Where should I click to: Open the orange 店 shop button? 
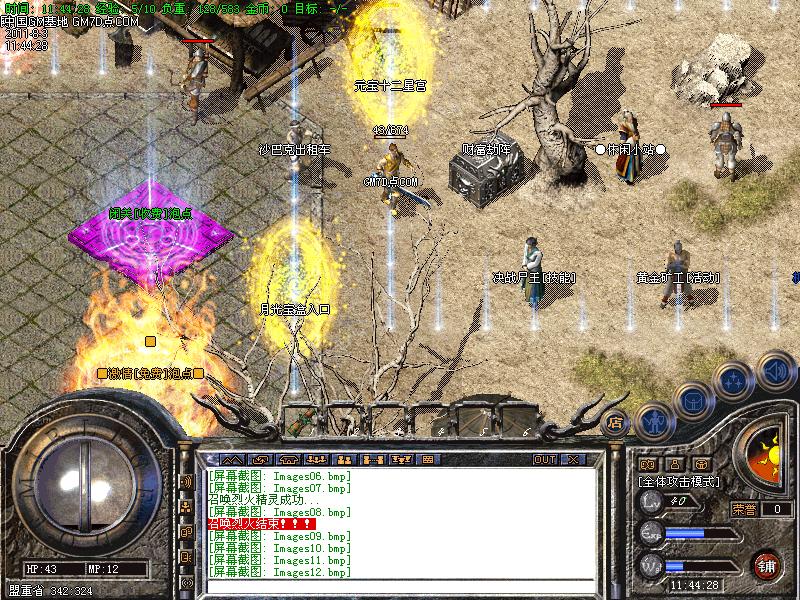[616, 423]
